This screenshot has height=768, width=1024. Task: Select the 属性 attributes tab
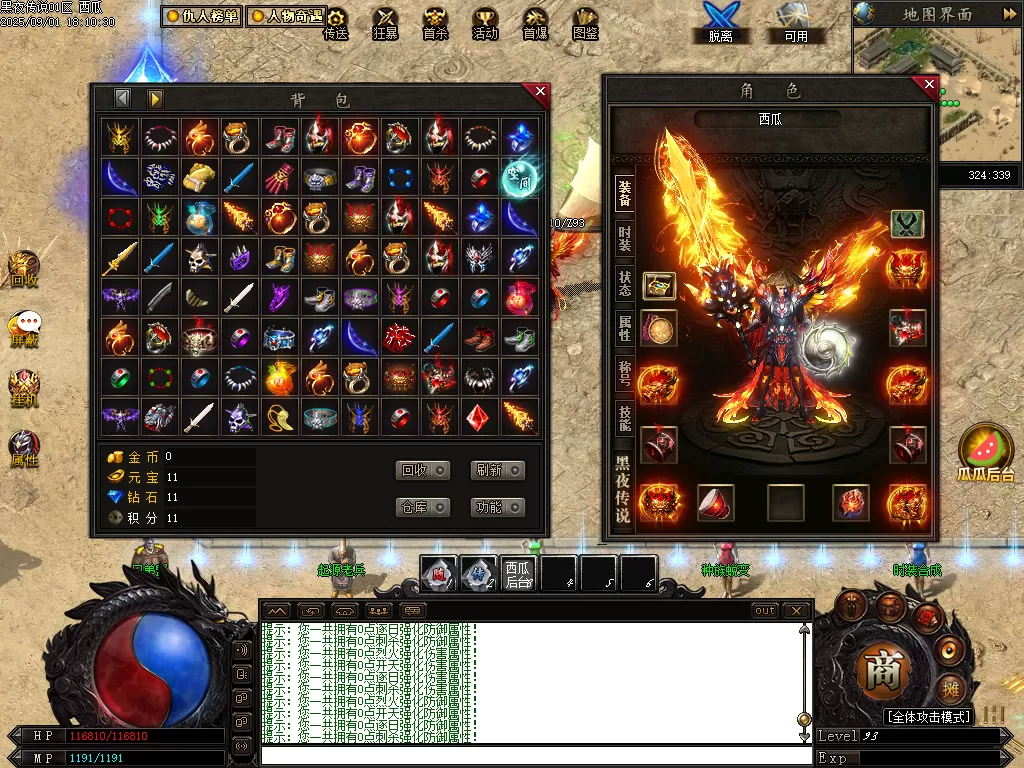[x=624, y=328]
